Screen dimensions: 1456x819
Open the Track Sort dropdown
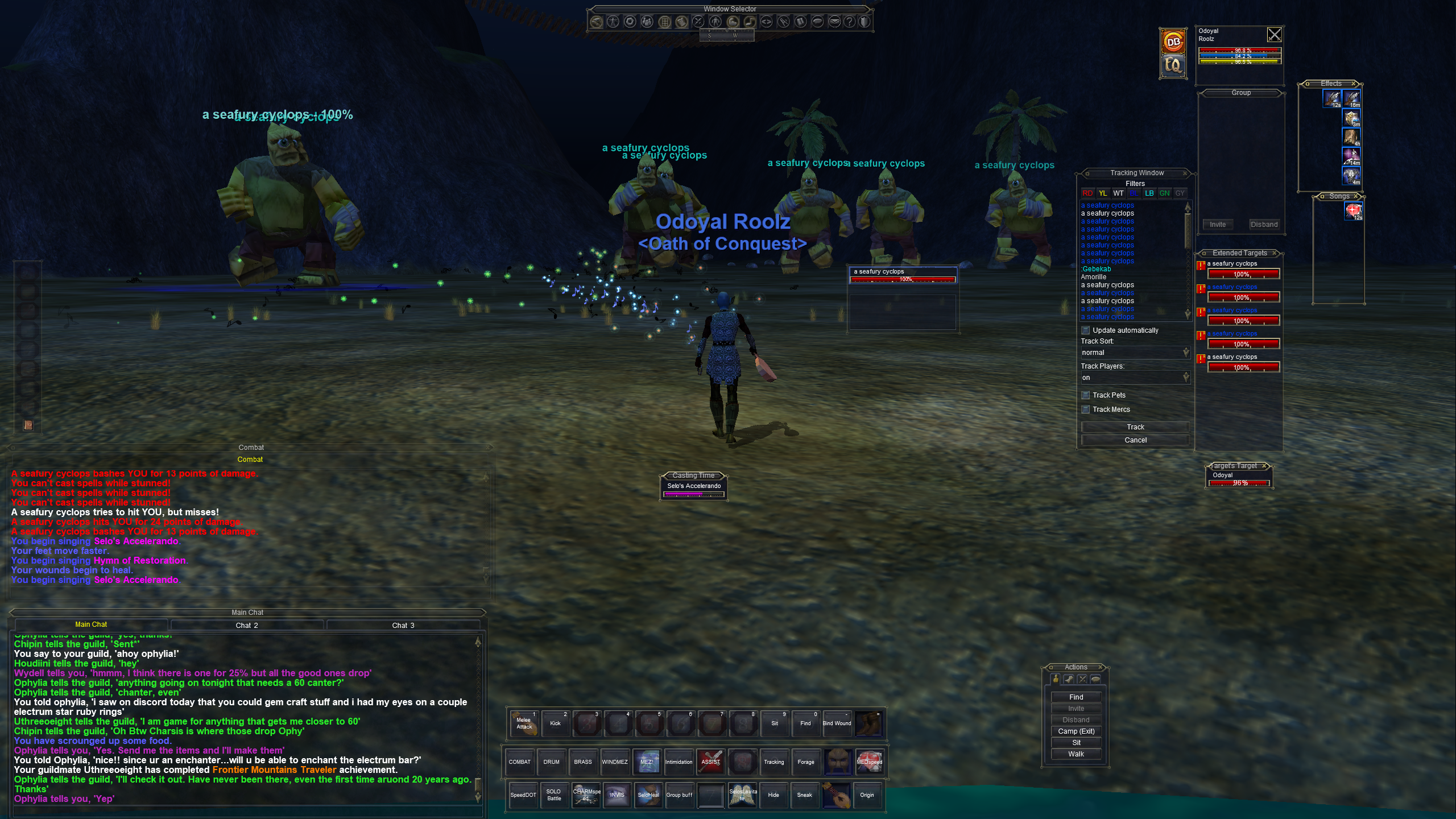pyautogui.click(x=1135, y=353)
